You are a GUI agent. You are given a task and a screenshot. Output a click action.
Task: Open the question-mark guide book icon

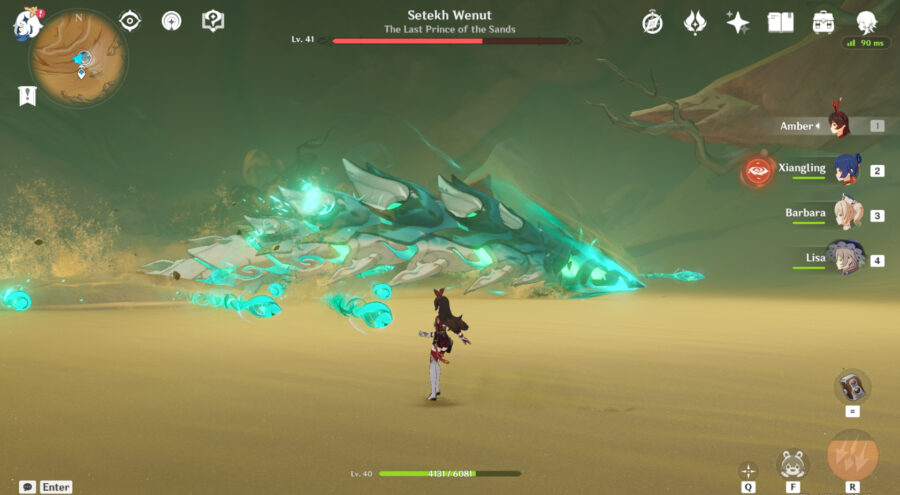pyautogui.click(x=212, y=21)
